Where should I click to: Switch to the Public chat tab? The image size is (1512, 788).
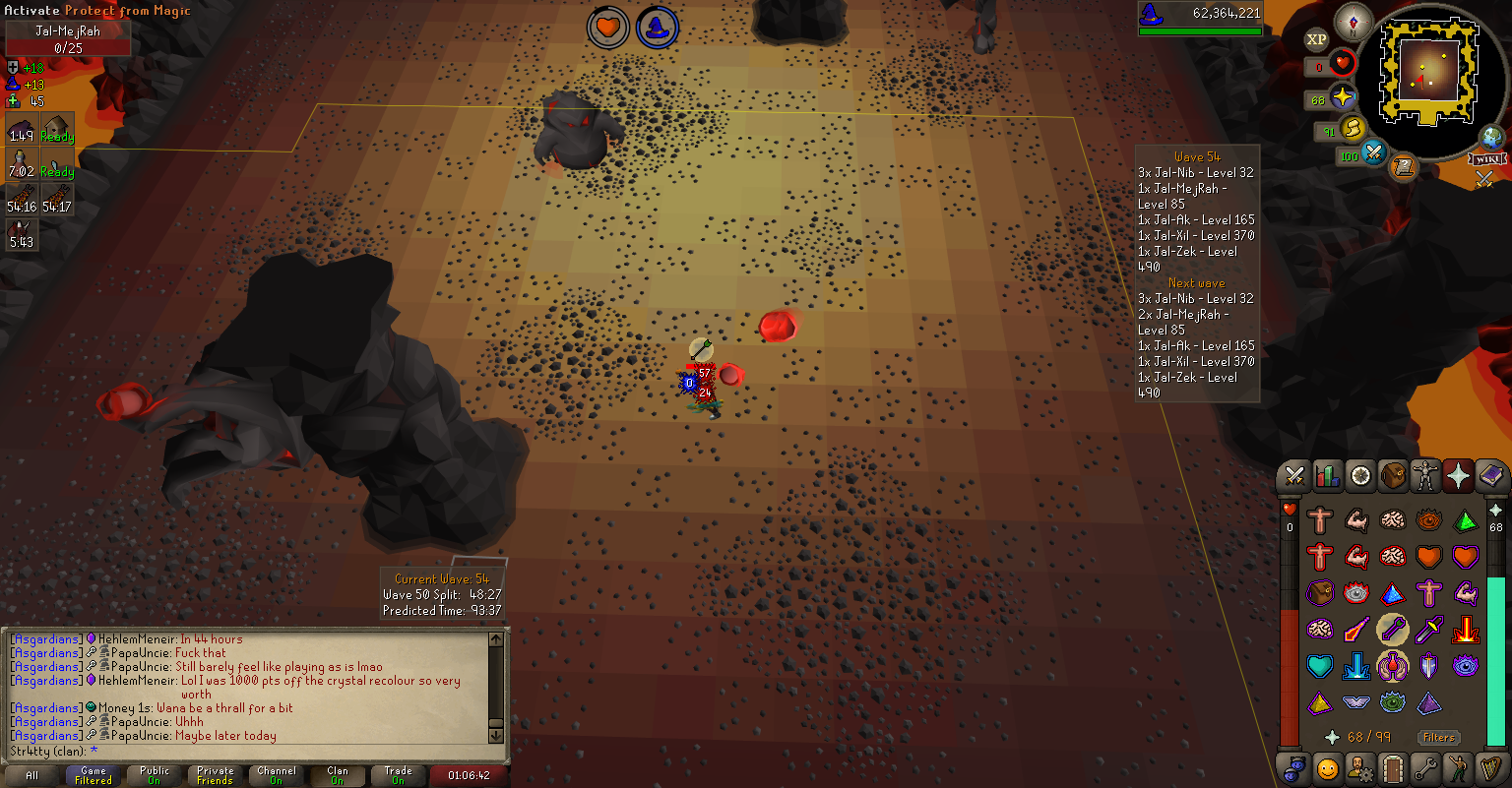(x=155, y=775)
